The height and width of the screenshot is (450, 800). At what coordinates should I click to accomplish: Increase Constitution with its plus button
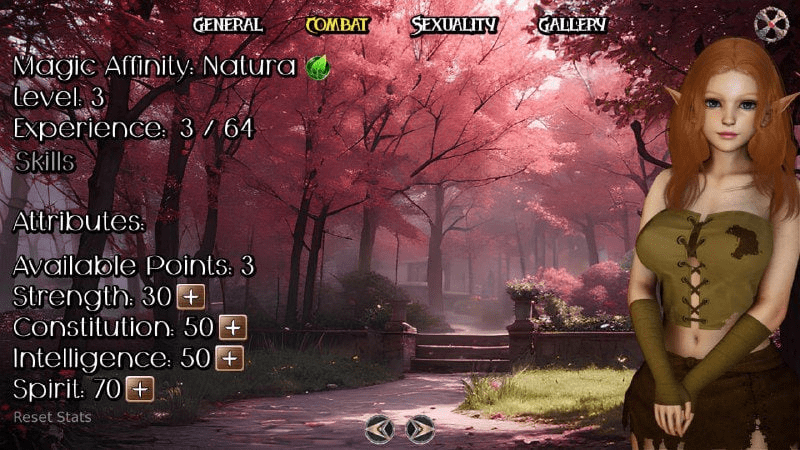pyautogui.click(x=232, y=327)
